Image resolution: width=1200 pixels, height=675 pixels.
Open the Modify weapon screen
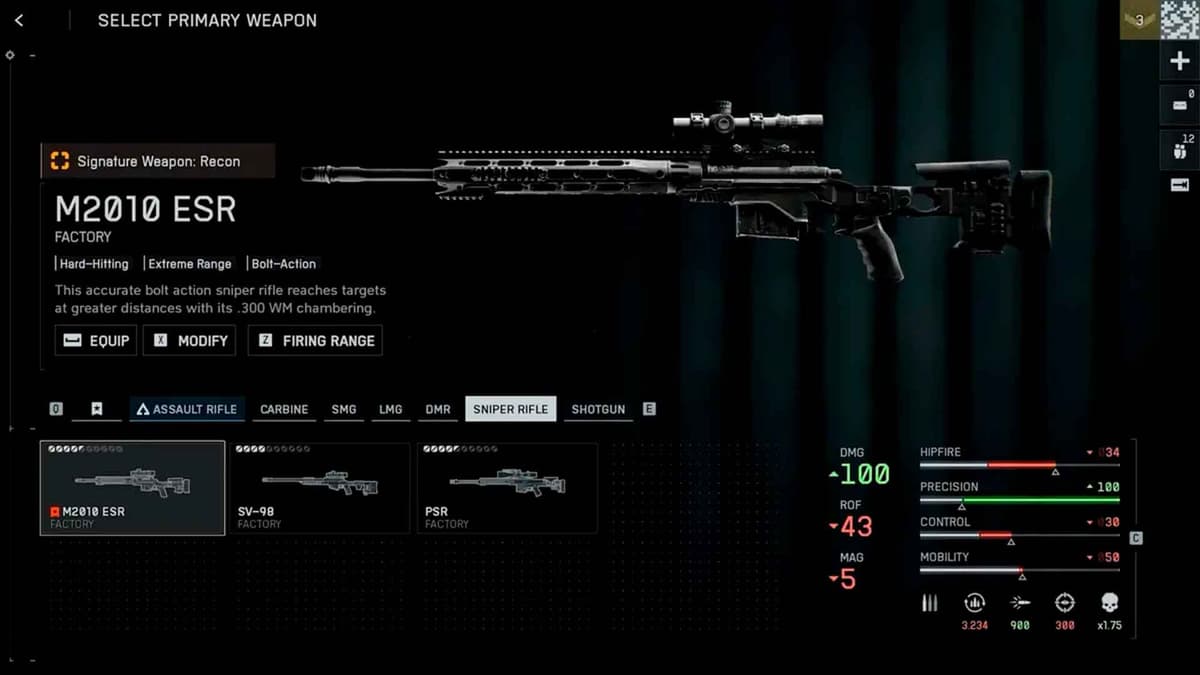pyautogui.click(x=190, y=340)
